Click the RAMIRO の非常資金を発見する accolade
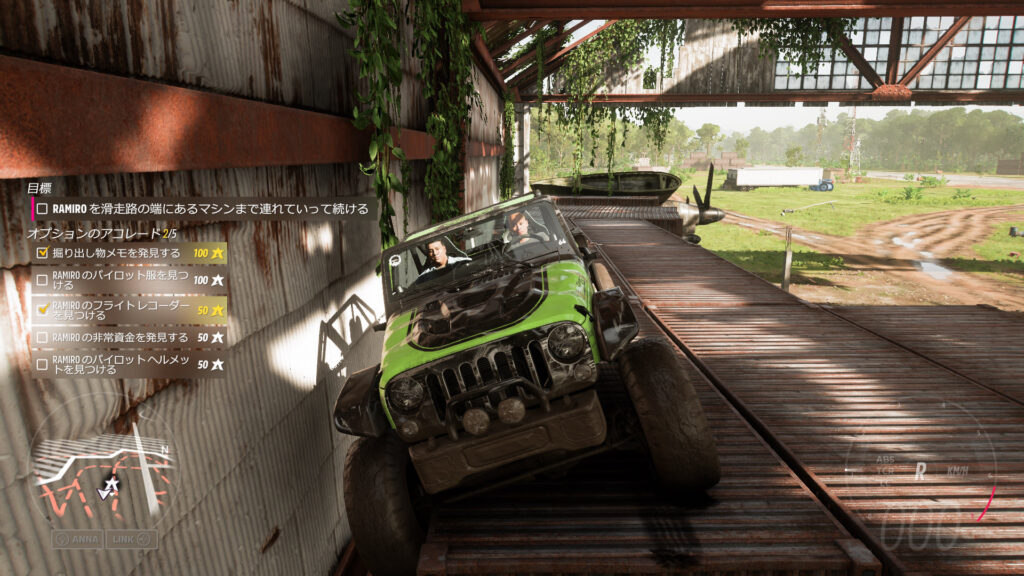Screen dimensions: 1024x576 click(x=128, y=338)
